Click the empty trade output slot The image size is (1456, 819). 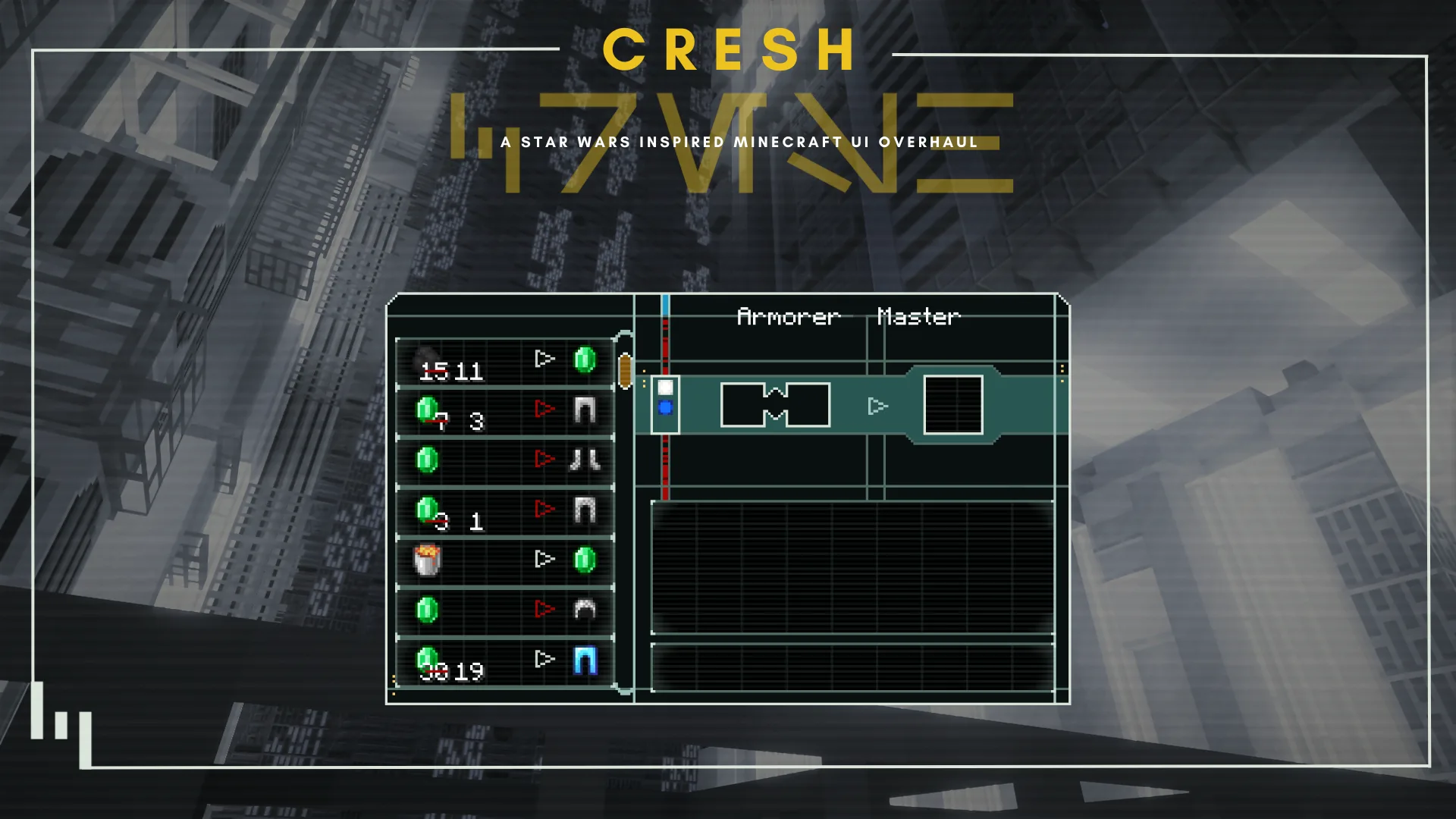(952, 404)
